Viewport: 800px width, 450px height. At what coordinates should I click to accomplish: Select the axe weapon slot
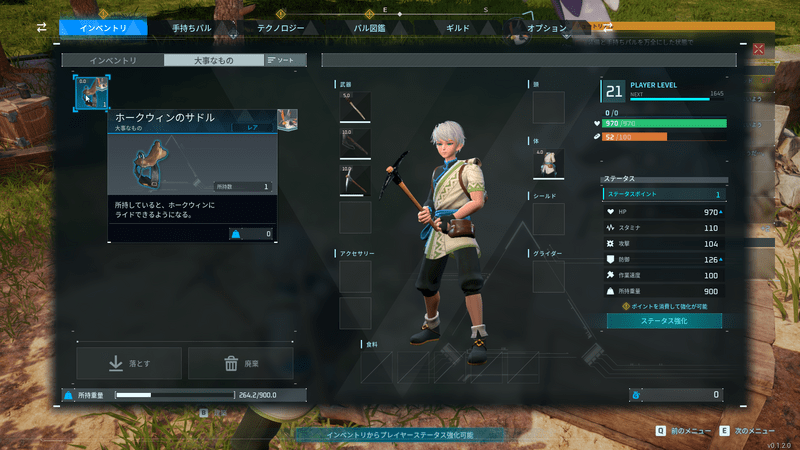tap(355, 145)
